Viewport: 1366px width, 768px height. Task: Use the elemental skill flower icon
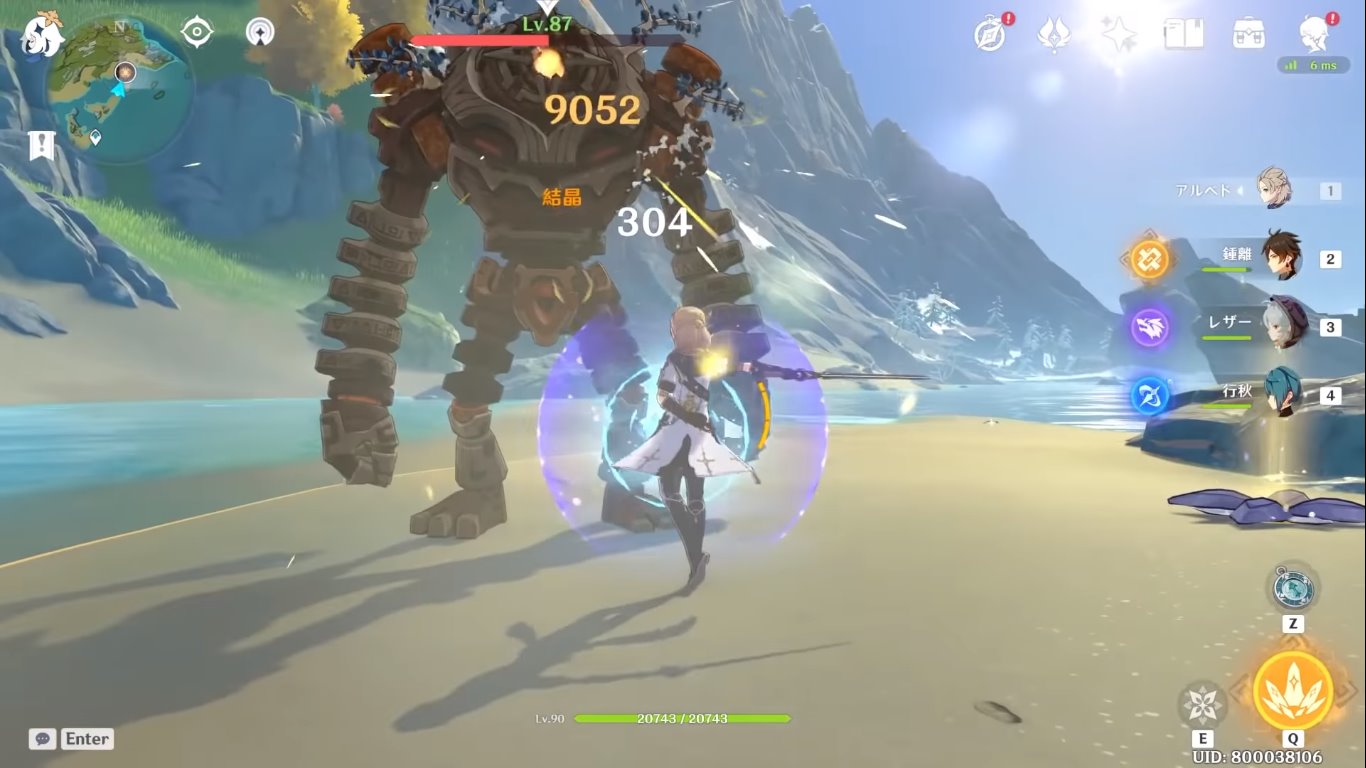[1202, 704]
